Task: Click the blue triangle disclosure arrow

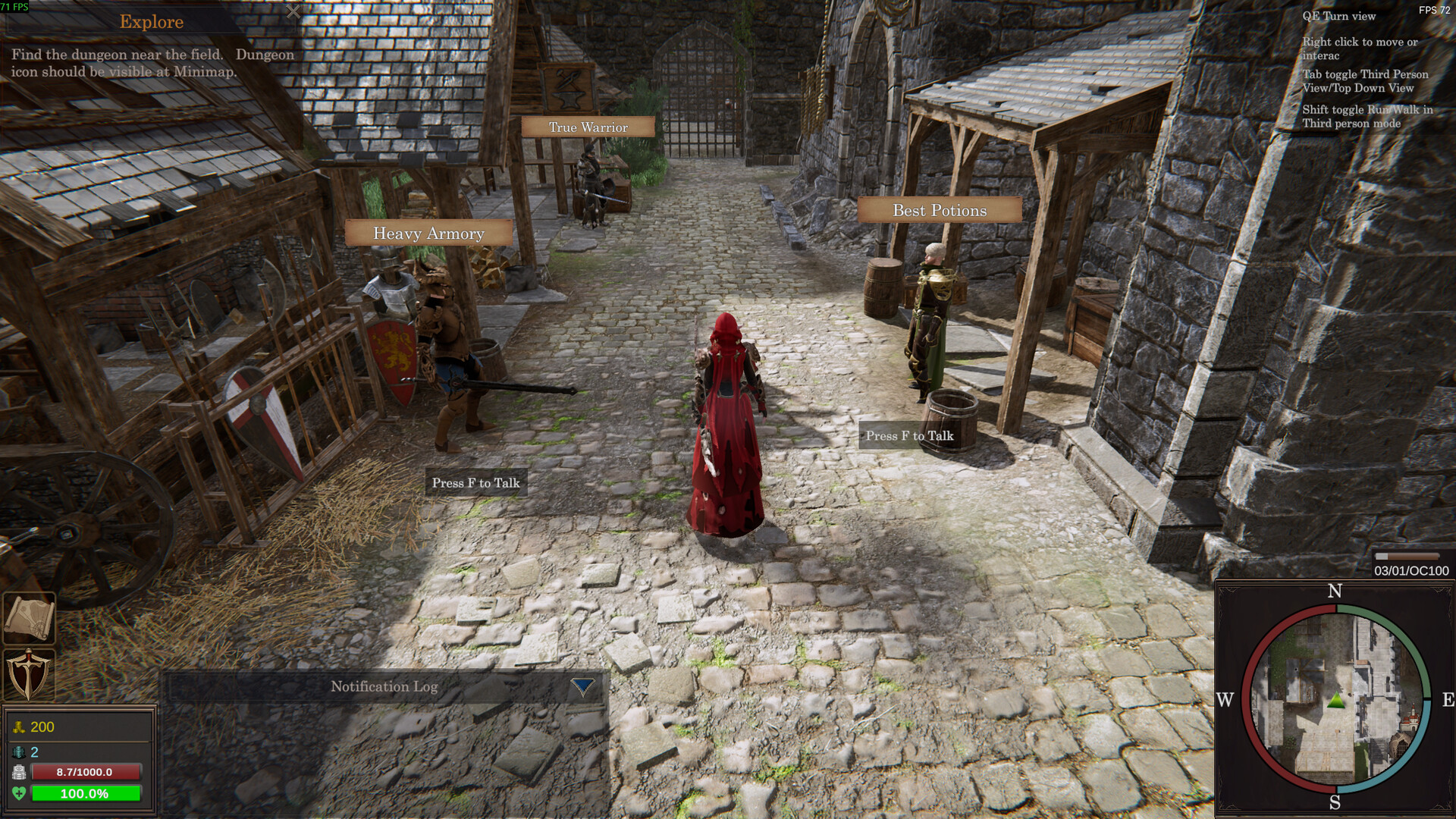Action: tap(581, 686)
